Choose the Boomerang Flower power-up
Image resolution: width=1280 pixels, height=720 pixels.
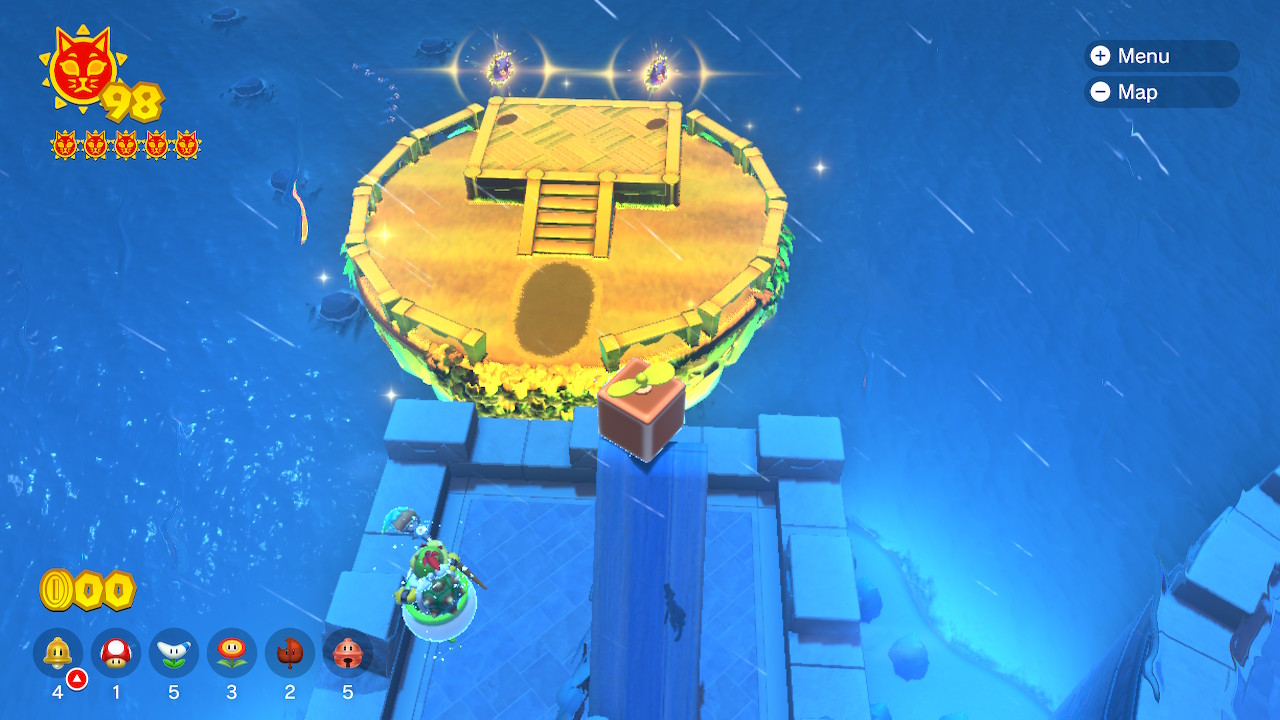coord(174,653)
